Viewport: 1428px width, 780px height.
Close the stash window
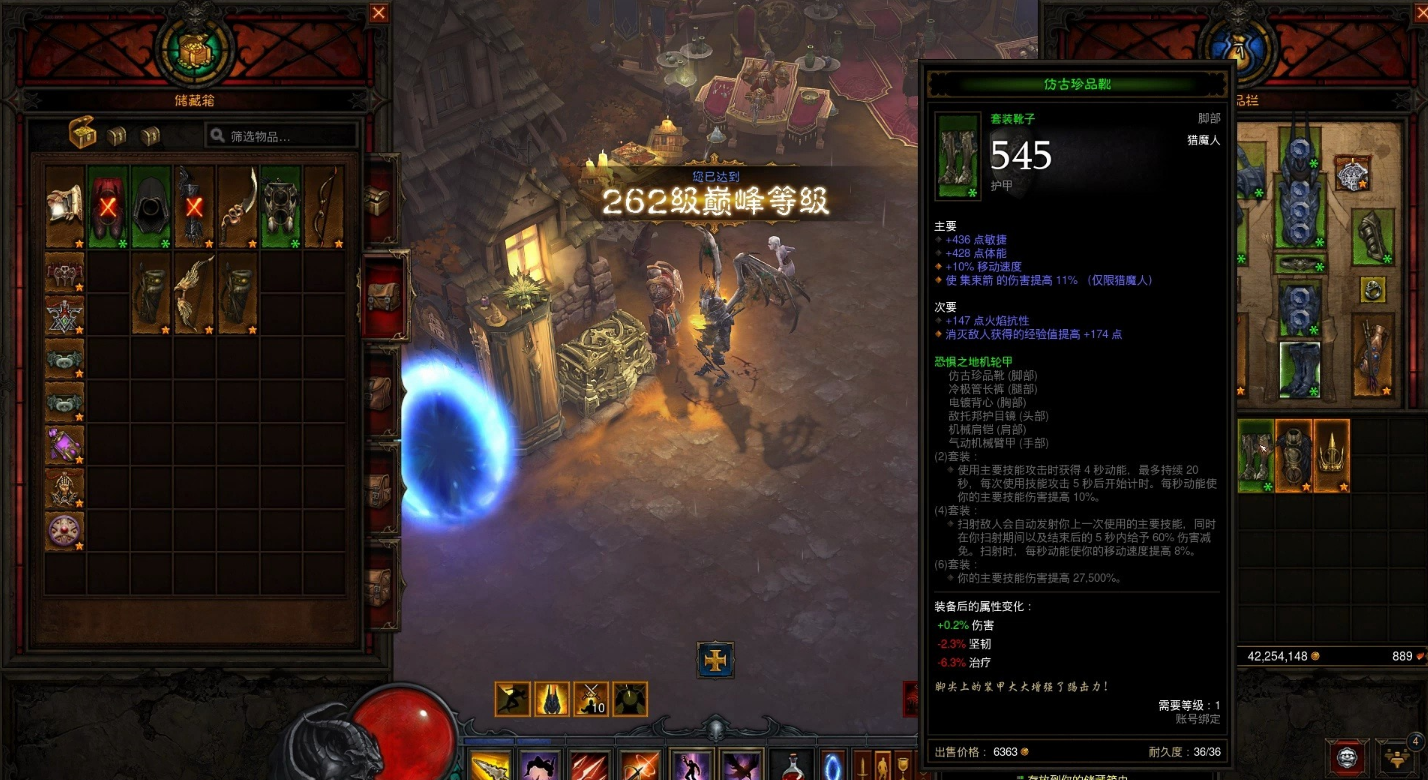[x=378, y=13]
